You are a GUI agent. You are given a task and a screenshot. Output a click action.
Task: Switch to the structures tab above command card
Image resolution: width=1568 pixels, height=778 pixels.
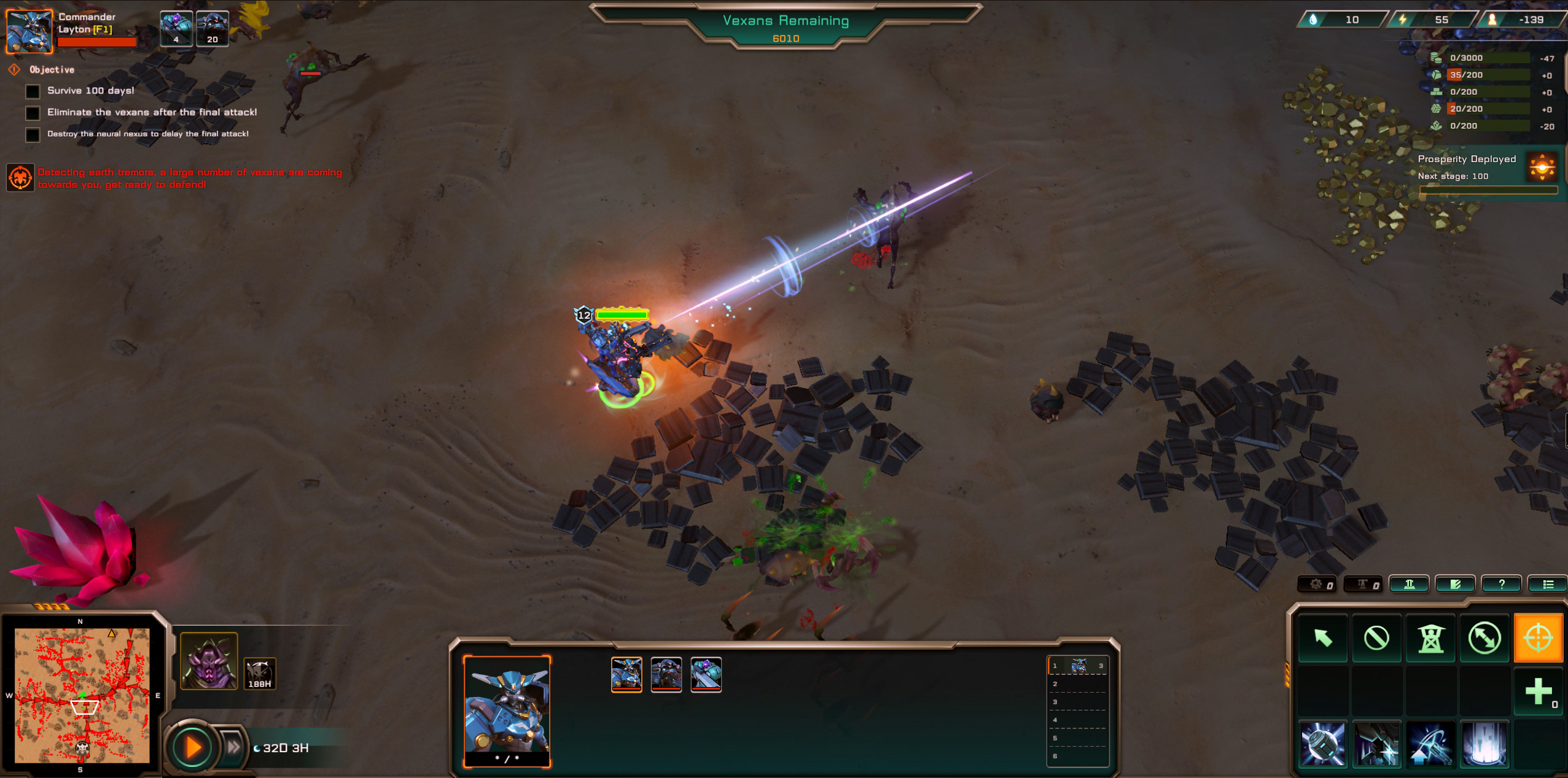(1408, 583)
